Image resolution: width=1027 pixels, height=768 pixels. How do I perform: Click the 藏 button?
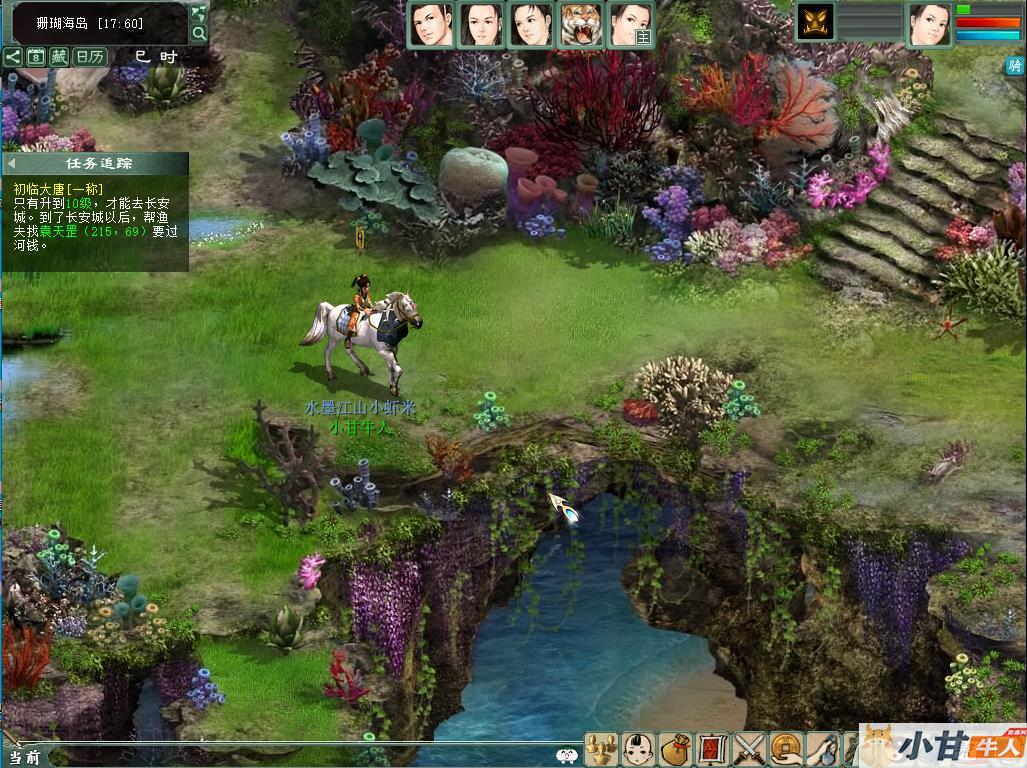(60, 57)
